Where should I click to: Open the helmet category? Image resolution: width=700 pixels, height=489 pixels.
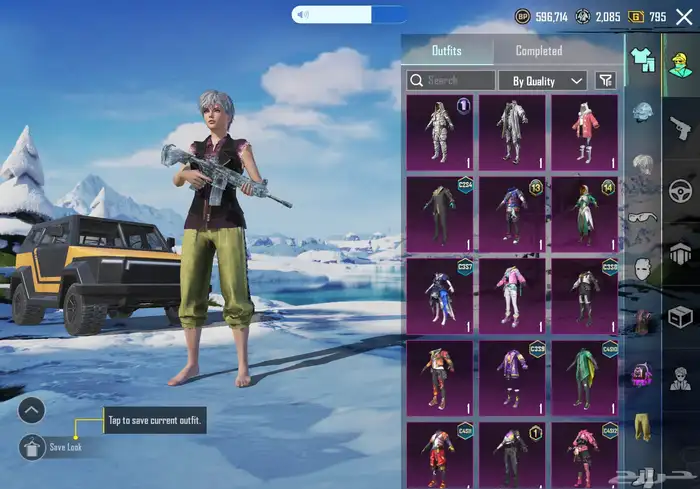coord(643,111)
